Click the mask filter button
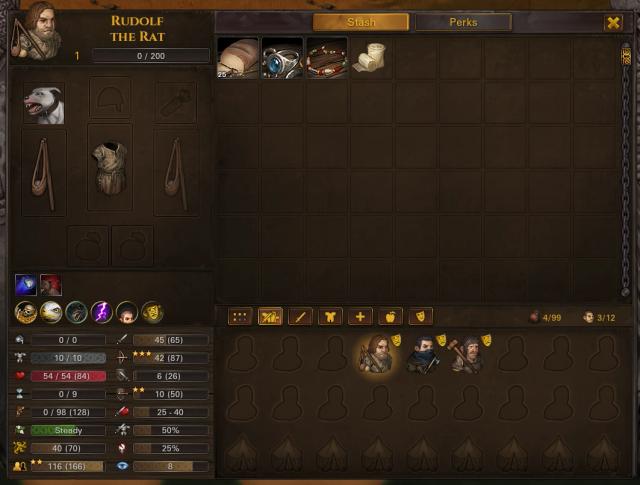This screenshot has height=485, width=640. pos(420,317)
